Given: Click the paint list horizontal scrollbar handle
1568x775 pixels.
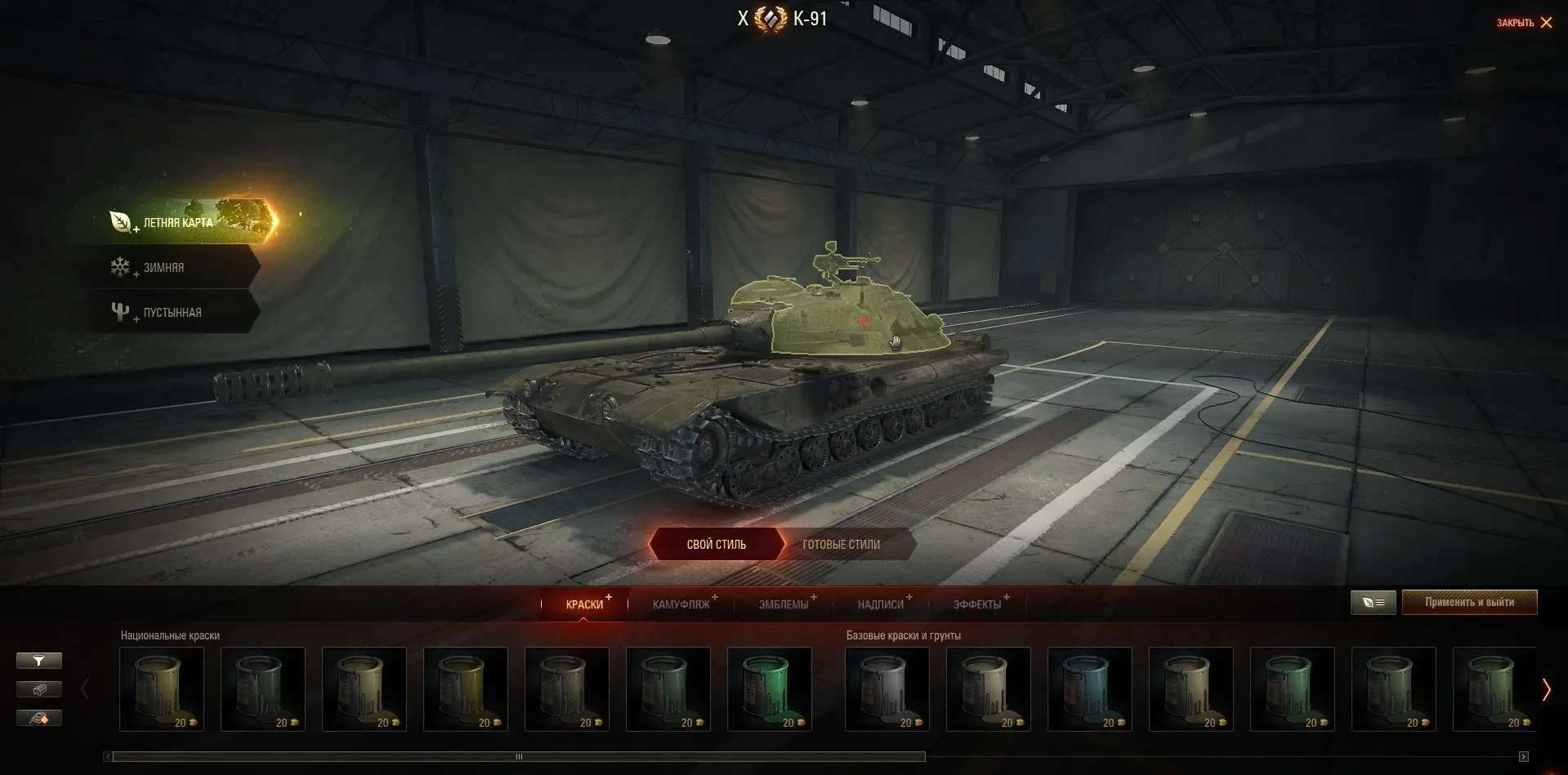Looking at the screenshot, I should (x=519, y=757).
